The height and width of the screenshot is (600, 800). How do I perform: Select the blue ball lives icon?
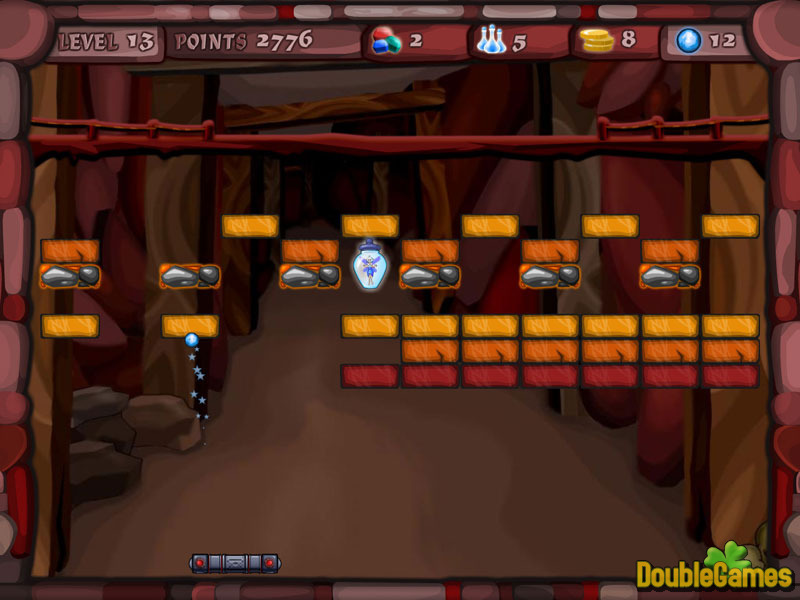[689, 41]
